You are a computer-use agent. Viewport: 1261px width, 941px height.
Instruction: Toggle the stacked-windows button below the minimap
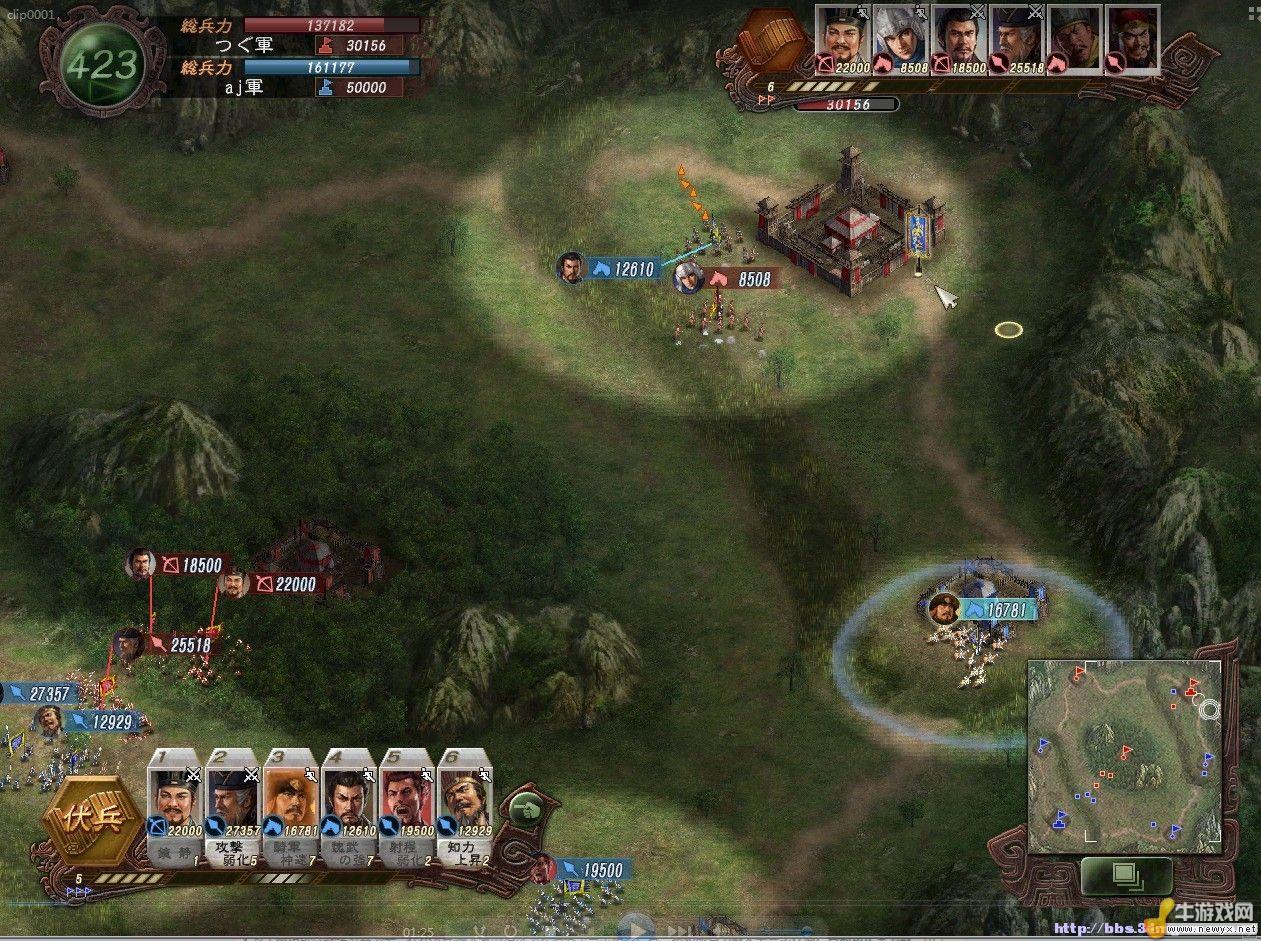[x=1126, y=876]
